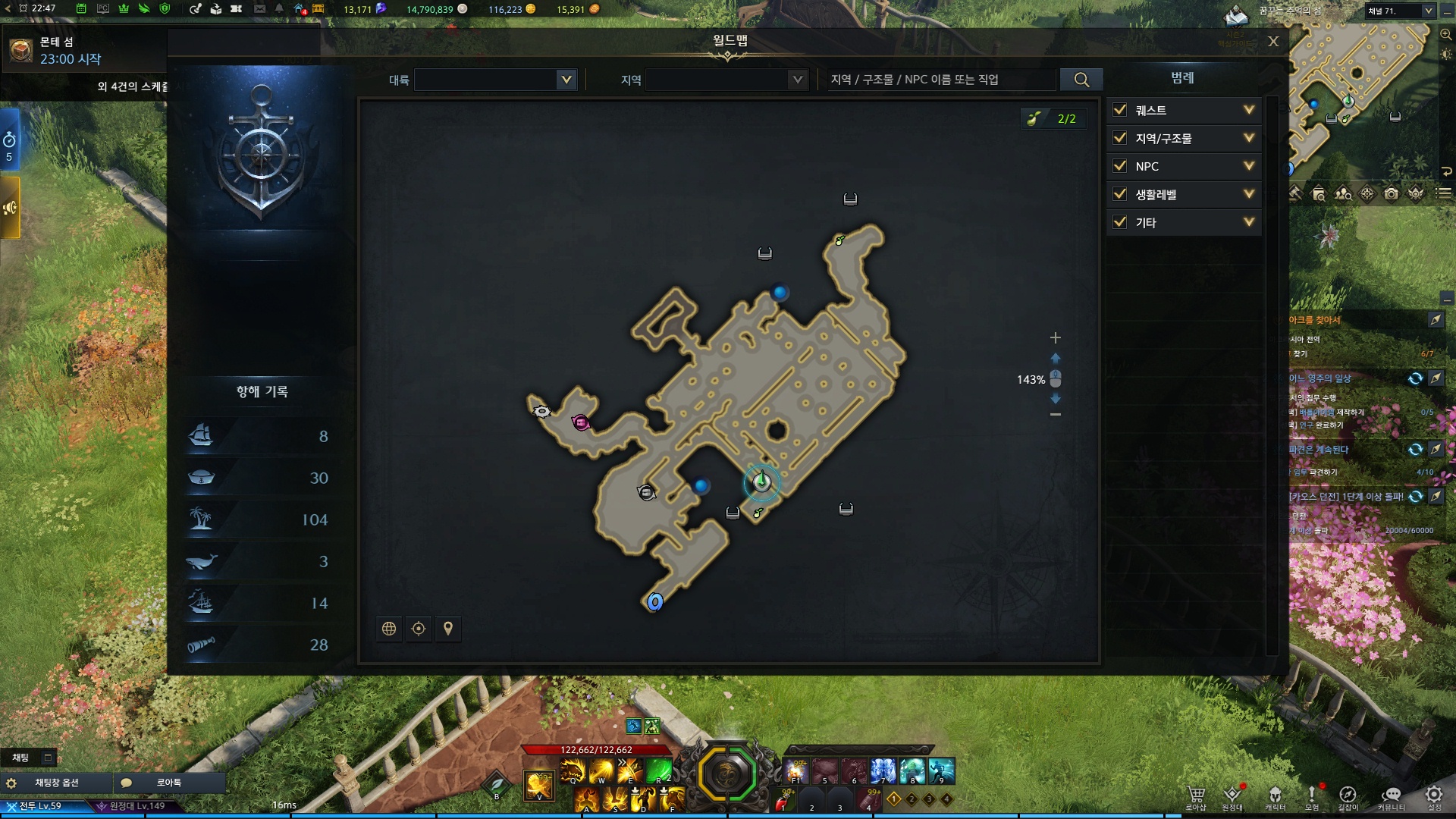Screen dimensions: 1456x819
Task: Close the world map window
Action: [1273, 42]
